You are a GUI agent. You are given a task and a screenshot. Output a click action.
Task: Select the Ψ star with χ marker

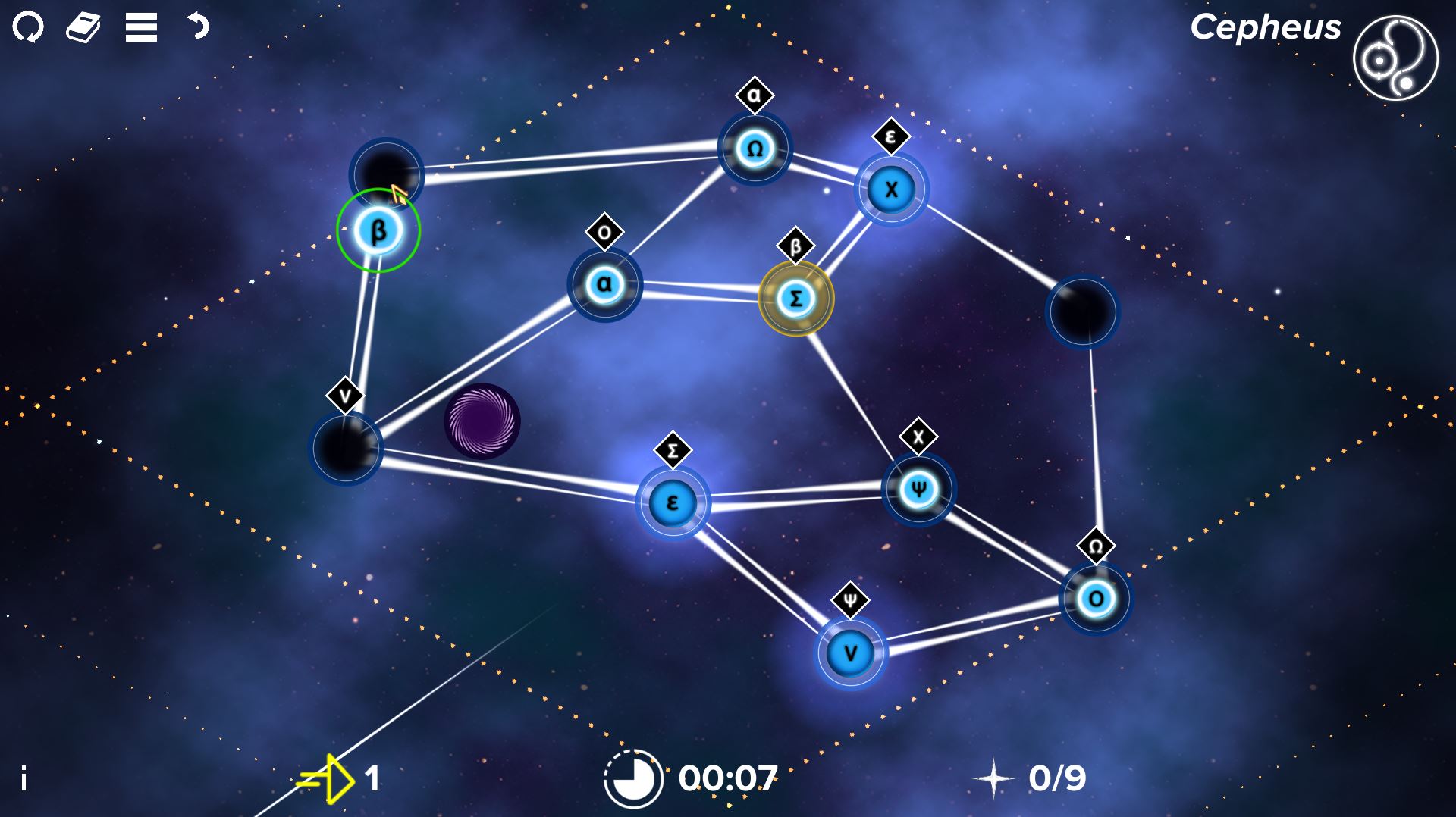click(920, 490)
